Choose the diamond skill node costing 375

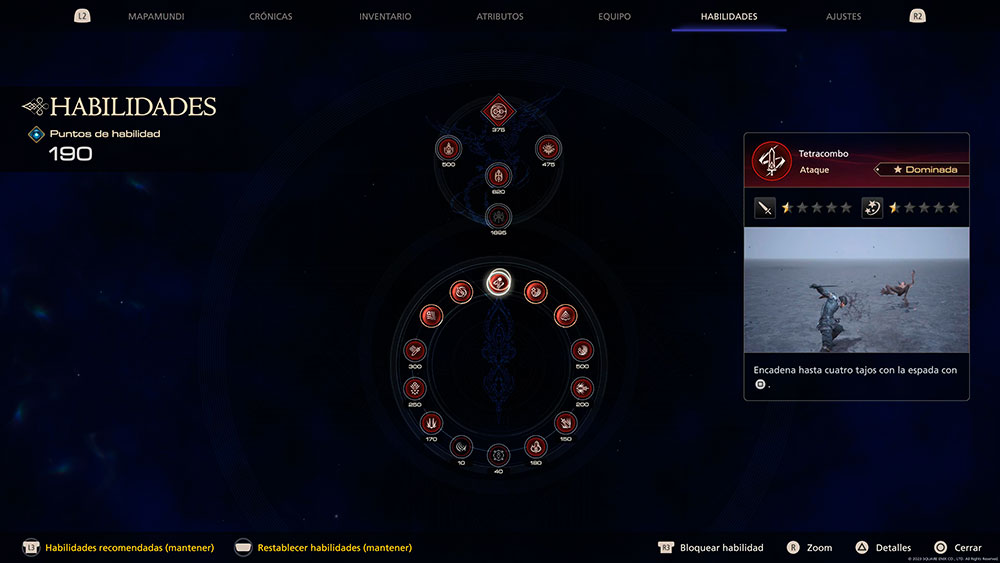point(497,110)
